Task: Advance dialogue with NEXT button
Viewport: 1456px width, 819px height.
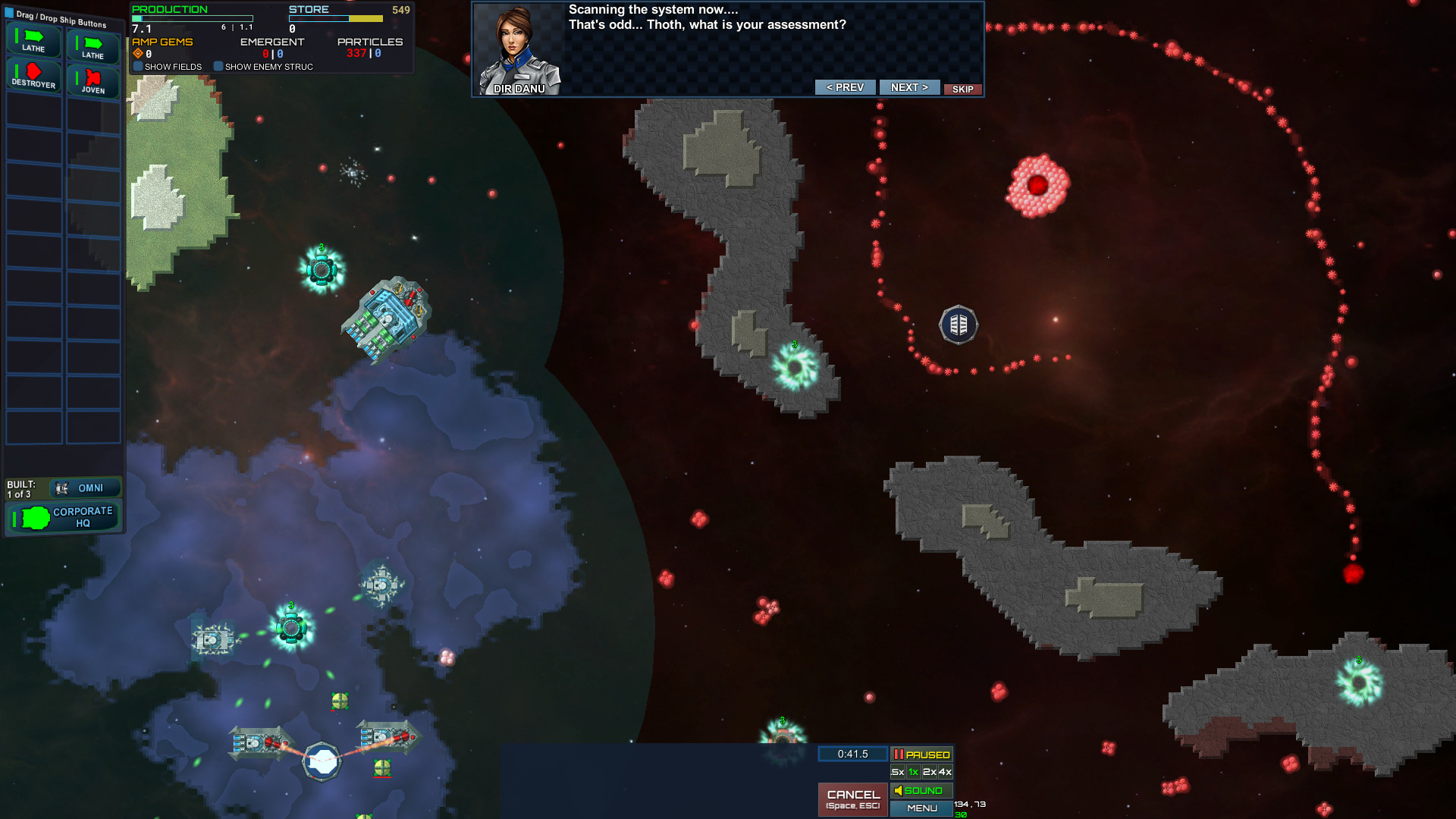Action: pos(909,87)
